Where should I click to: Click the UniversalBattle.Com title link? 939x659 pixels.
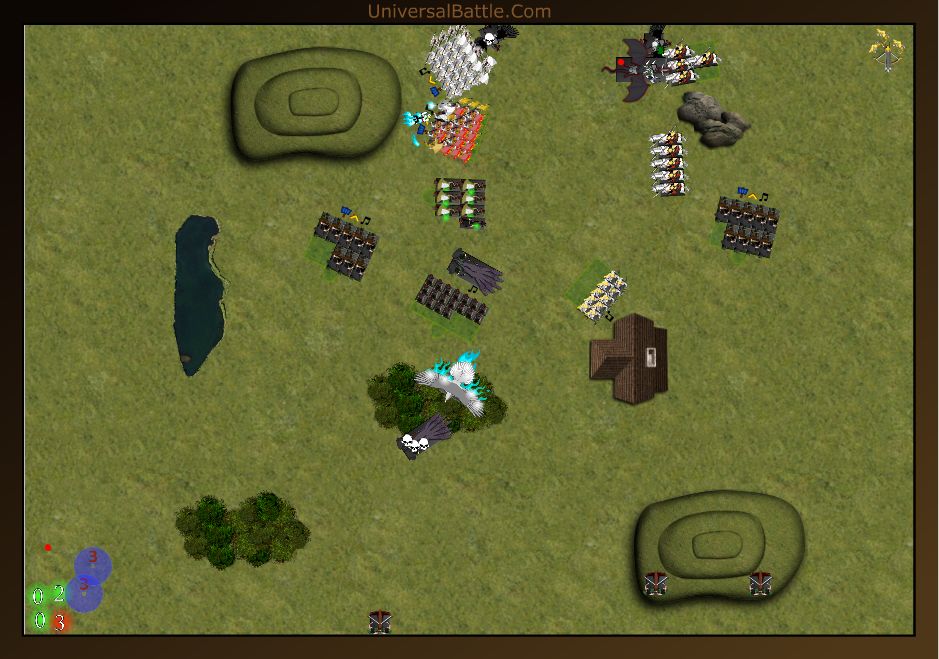(459, 11)
